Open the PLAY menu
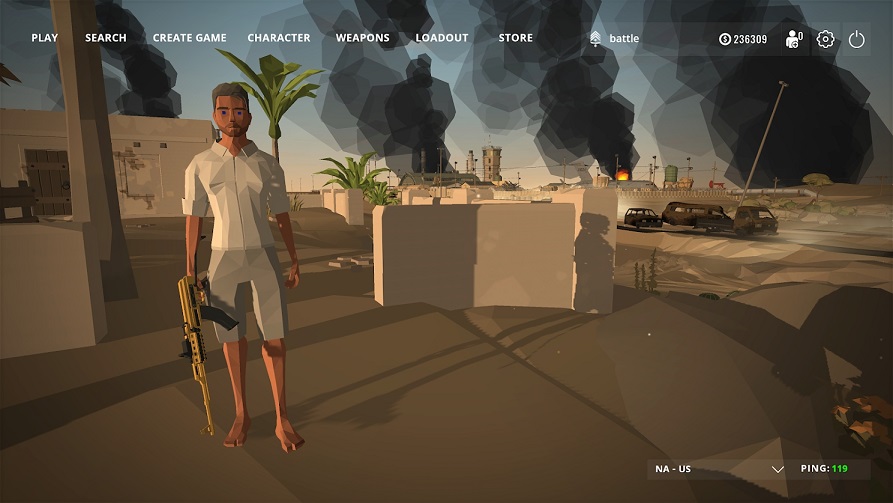Image resolution: width=893 pixels, height=503 pixels. click(x=45, y=38)
